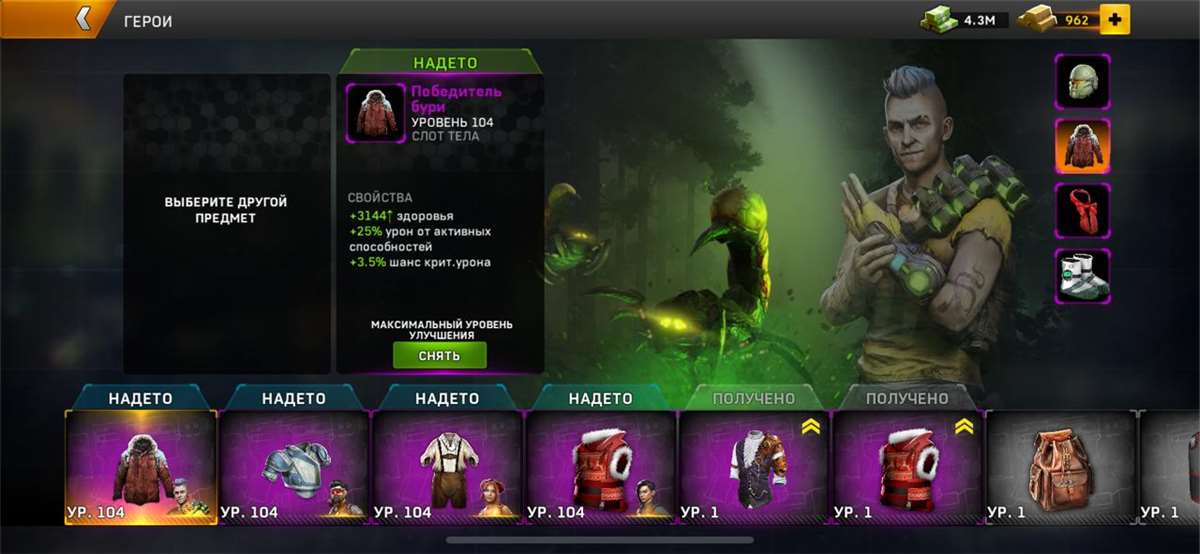Select the equipped red parka item card
The width and height of the screenshot is (1200, 554).
coord(141,467)
